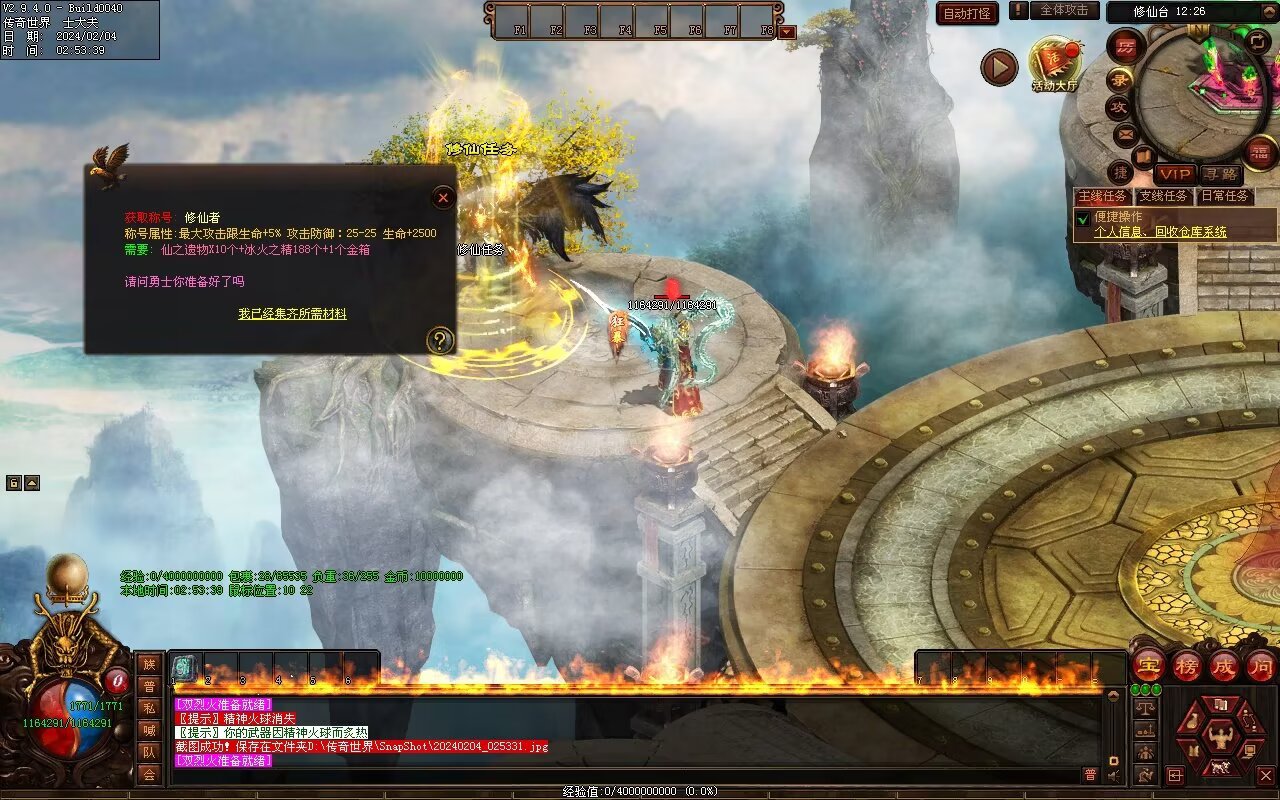Open the 活动大厅 event hall
This screenshot has width=1280, height=800.
[x=1055, y=63]
